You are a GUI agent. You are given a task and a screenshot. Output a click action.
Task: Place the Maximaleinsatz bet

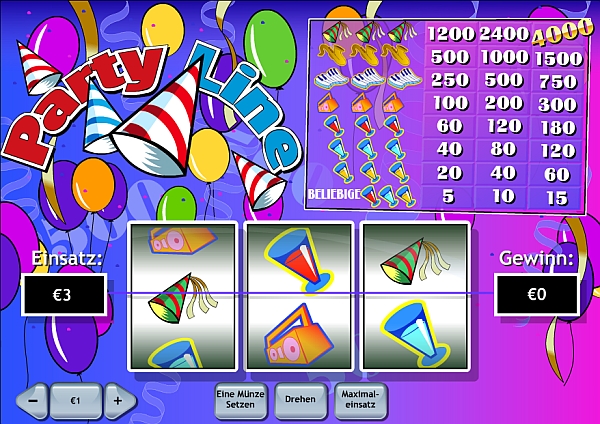point(358,399)
